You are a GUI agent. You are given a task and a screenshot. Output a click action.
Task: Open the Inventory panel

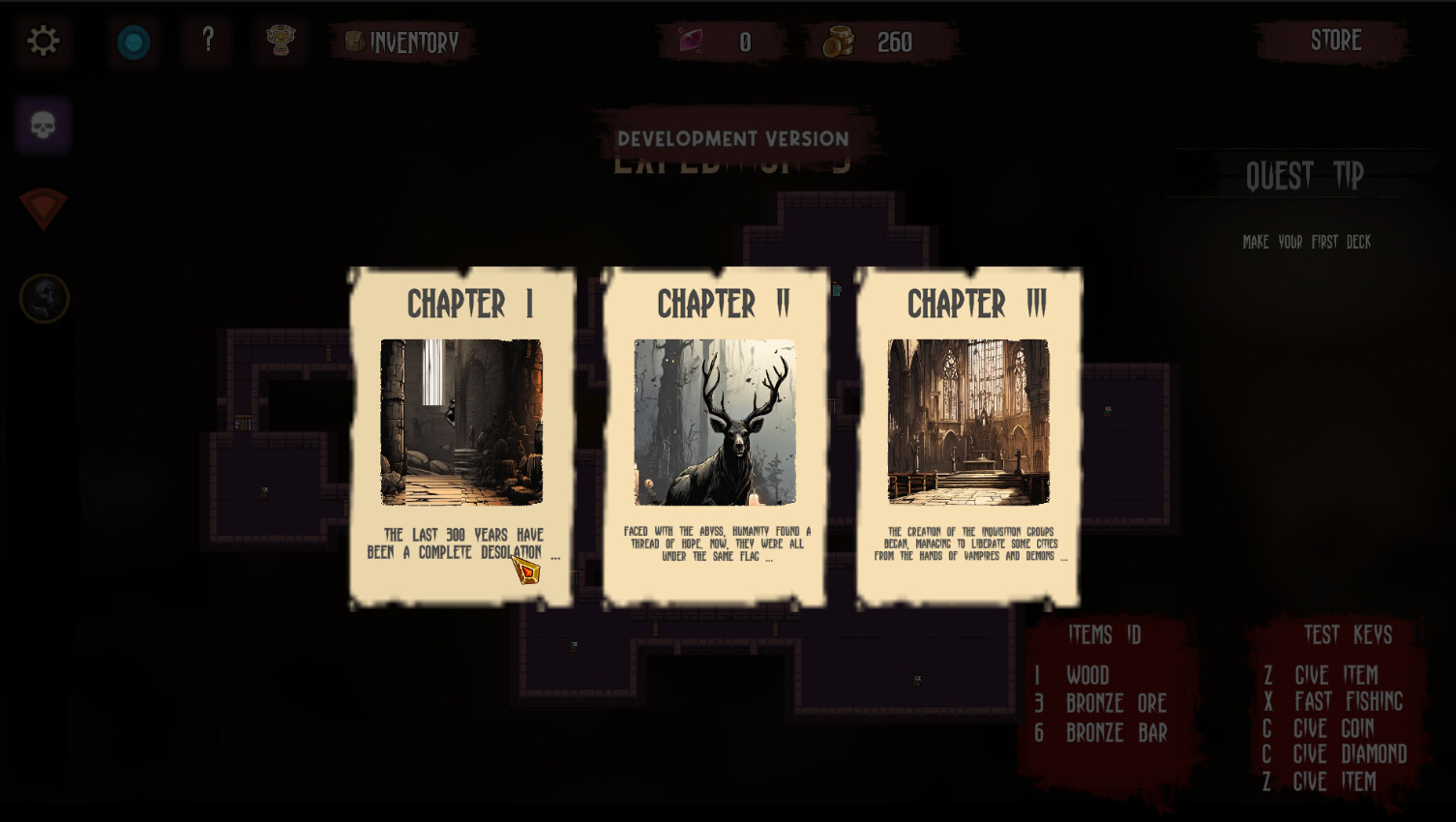(414, 42)
